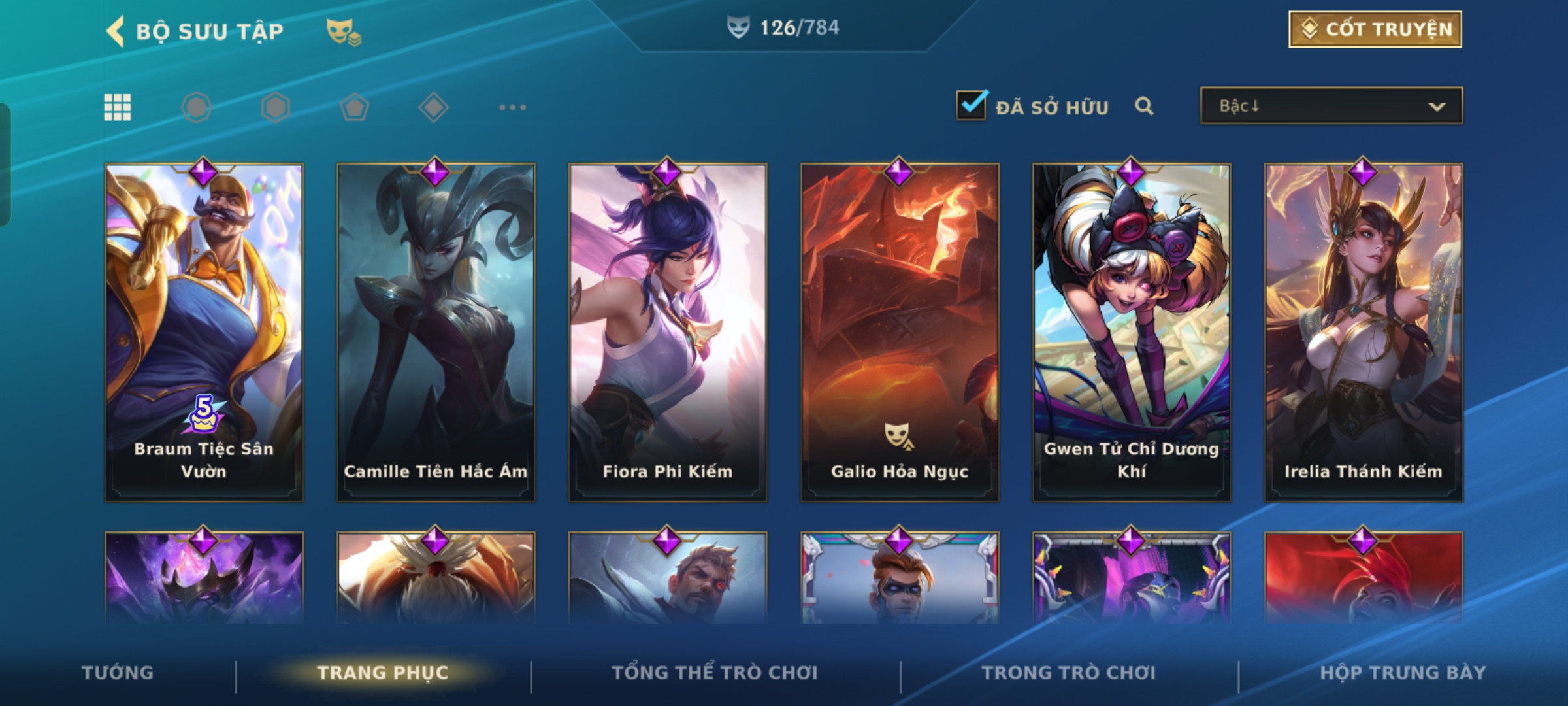
Task: Open the skin search magnifier
Action: (1143, 106)
